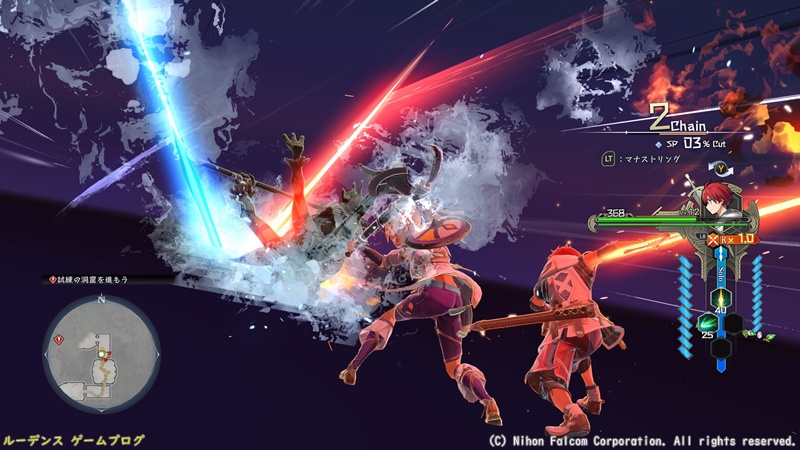Select the objective tracker 試練の洞窟を進もう
The height and width of the screenshot is (450, 800).
coord(95,280)
